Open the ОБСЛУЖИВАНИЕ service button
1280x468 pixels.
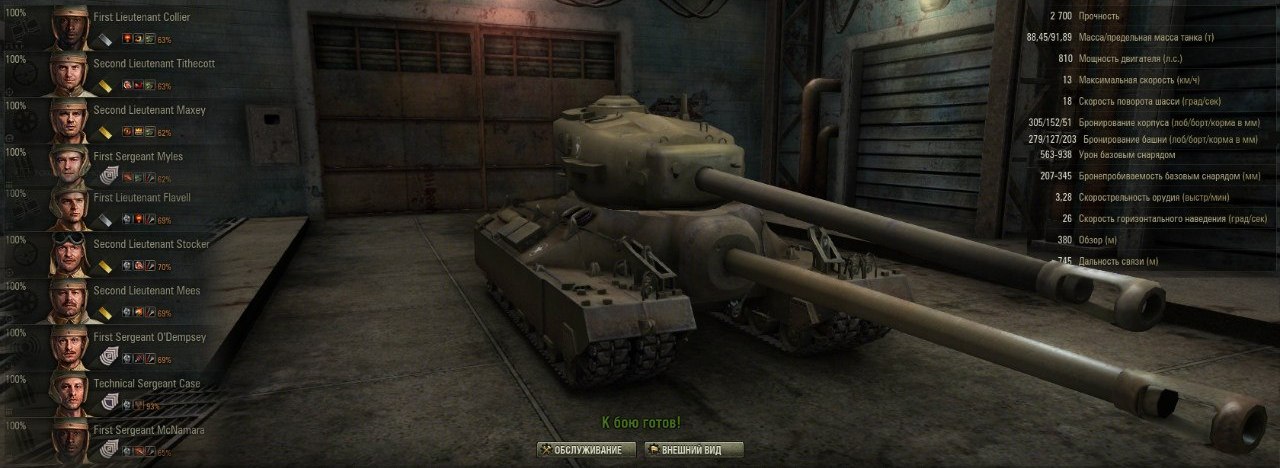pos(586,450)
